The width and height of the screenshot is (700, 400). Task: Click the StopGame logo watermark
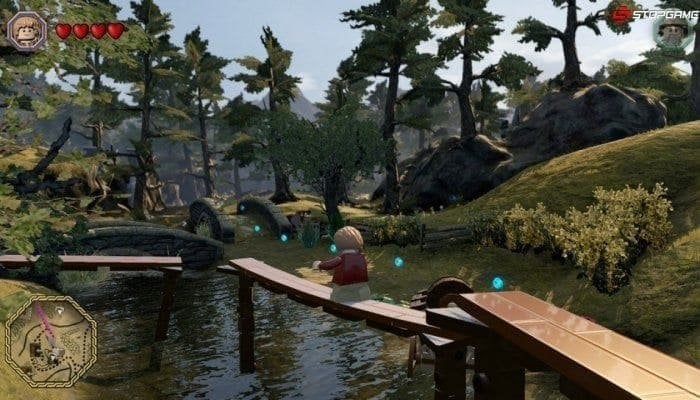651,13
